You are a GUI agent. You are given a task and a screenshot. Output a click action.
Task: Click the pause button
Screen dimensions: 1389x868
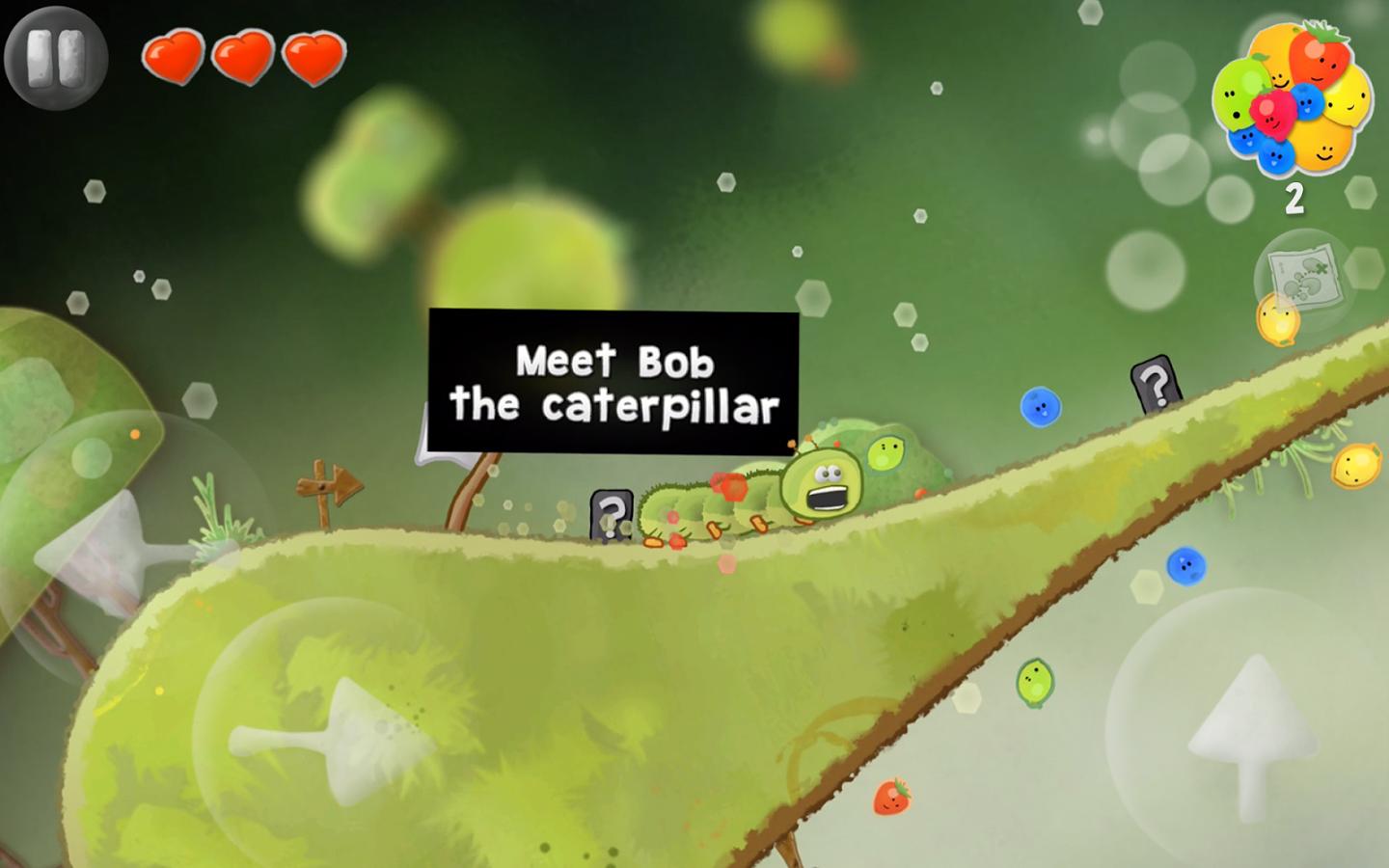coord(55,55)
